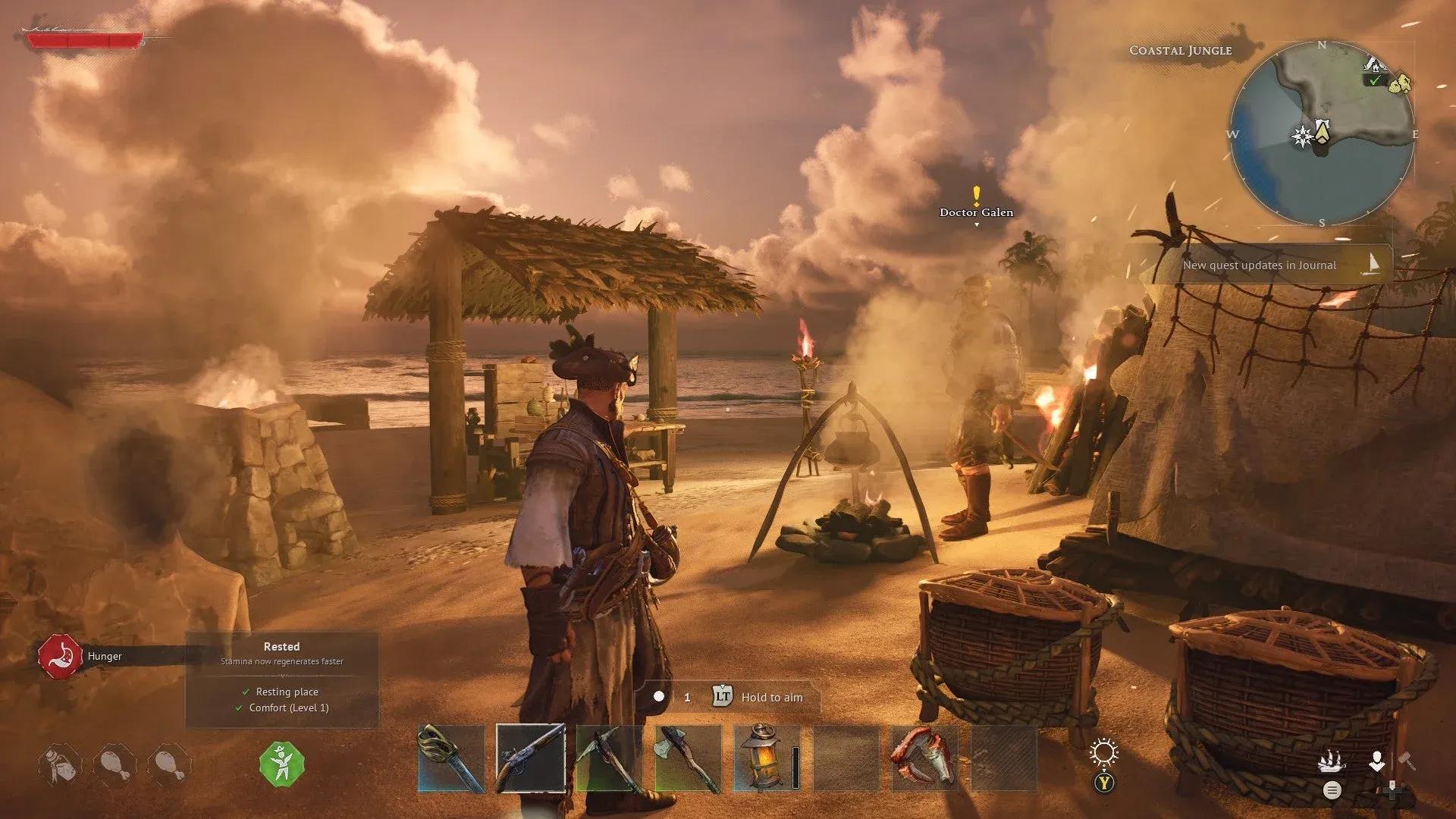Expand the hamburger menu button
Viewport: 1456px width, 819px height.
point(1333,791)
